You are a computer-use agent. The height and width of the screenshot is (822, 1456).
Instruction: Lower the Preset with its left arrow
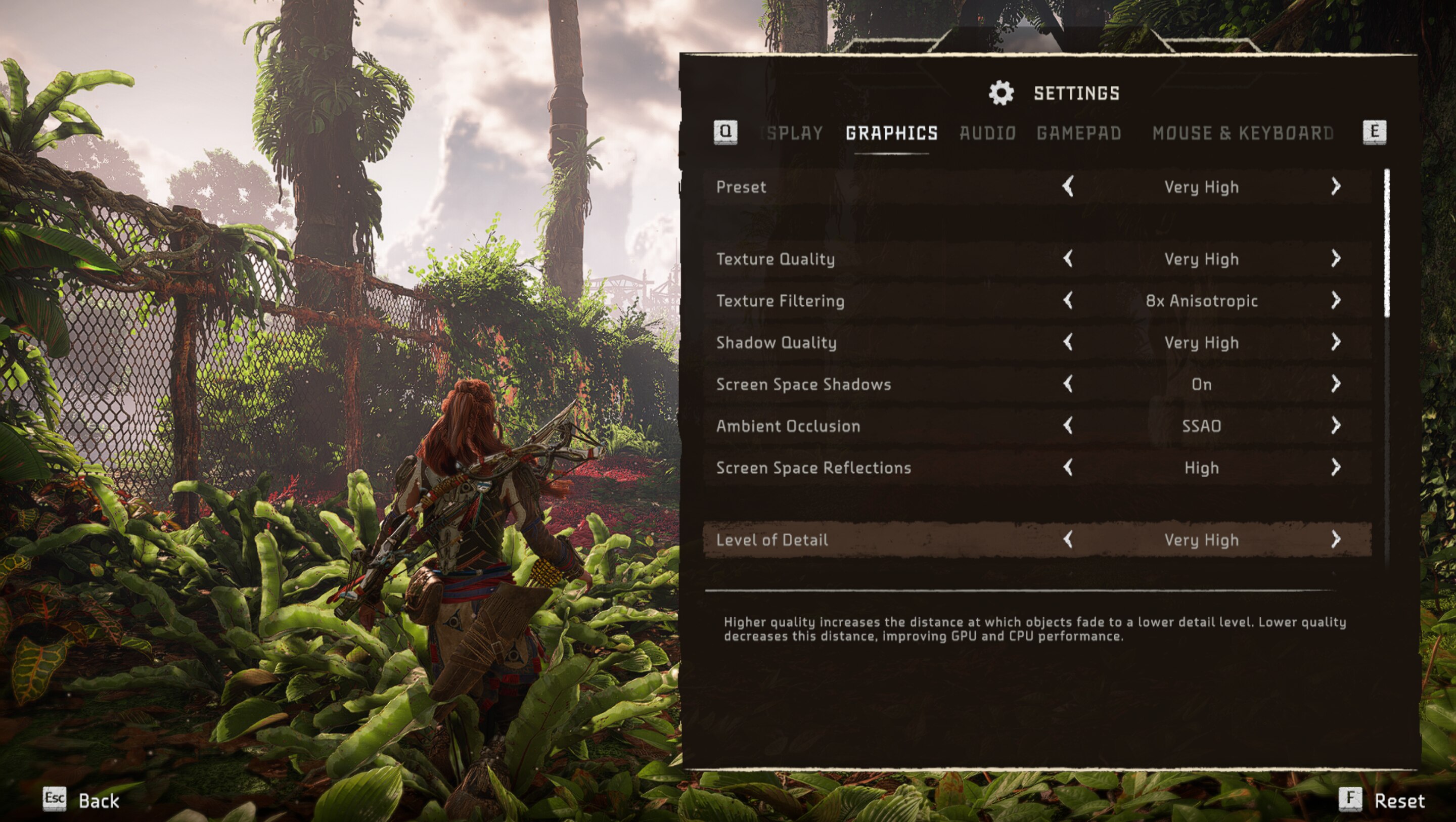point(1068,187)
